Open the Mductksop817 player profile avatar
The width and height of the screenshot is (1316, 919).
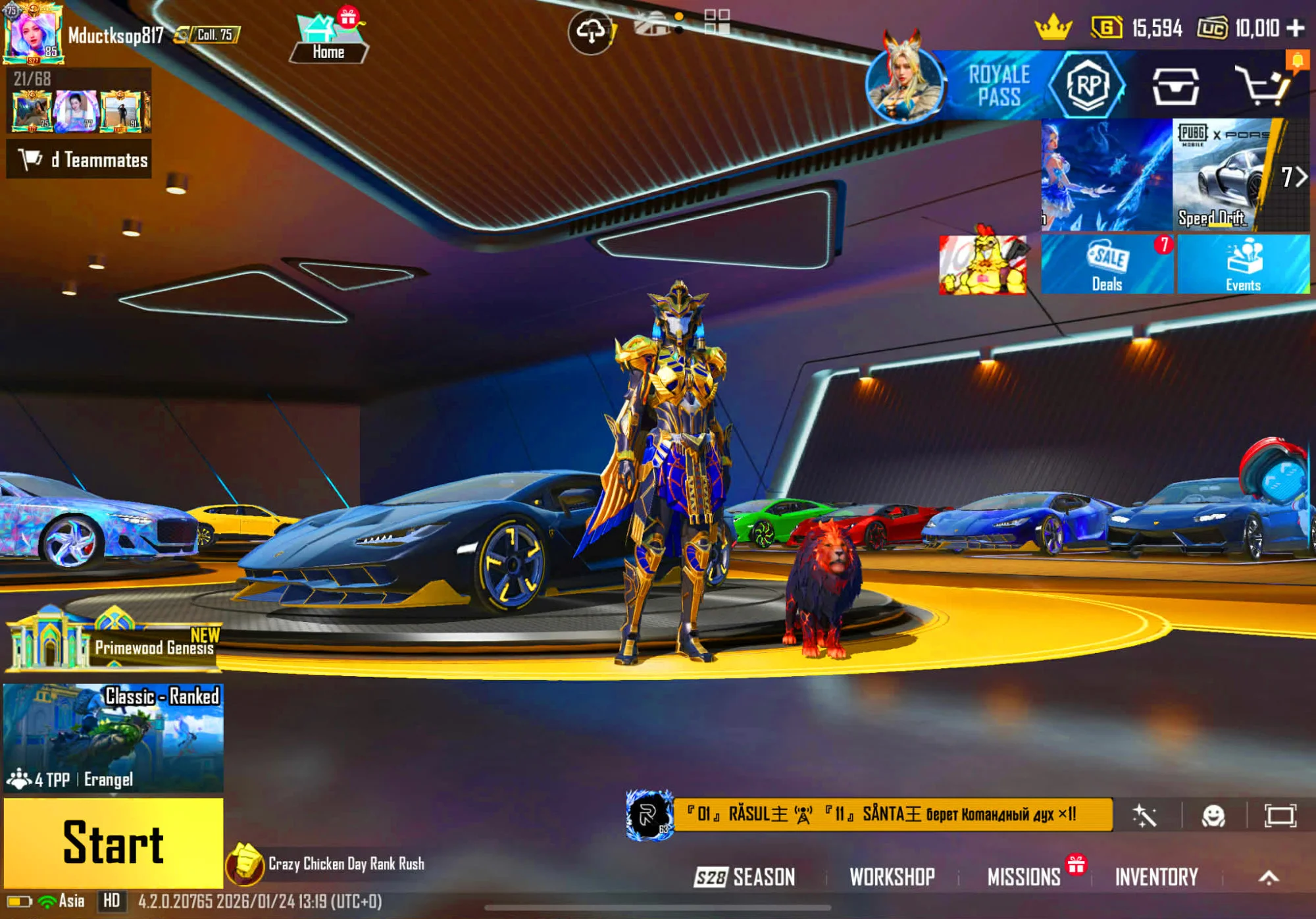pyautogui.click(x=33, y=34)
